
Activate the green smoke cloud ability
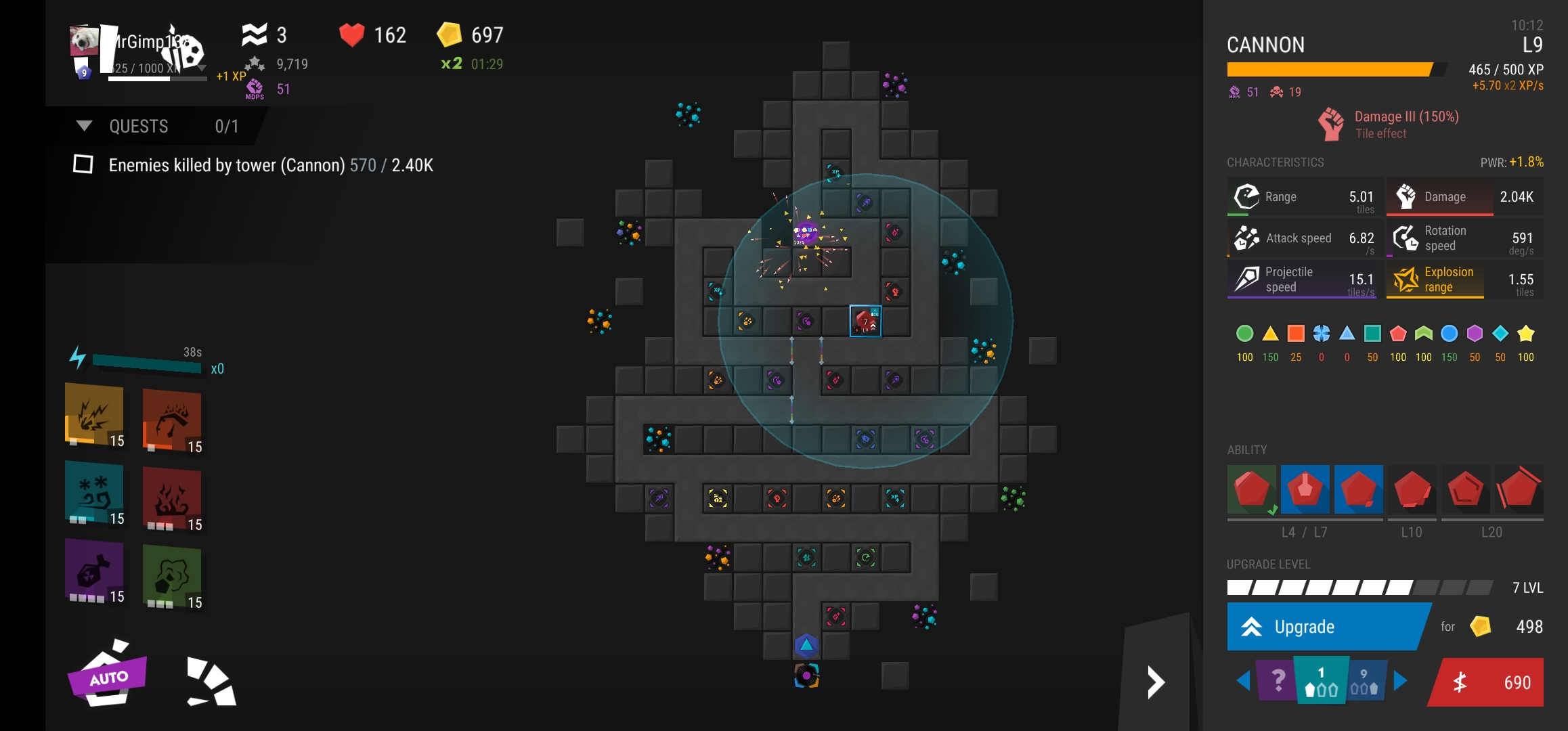172,576
